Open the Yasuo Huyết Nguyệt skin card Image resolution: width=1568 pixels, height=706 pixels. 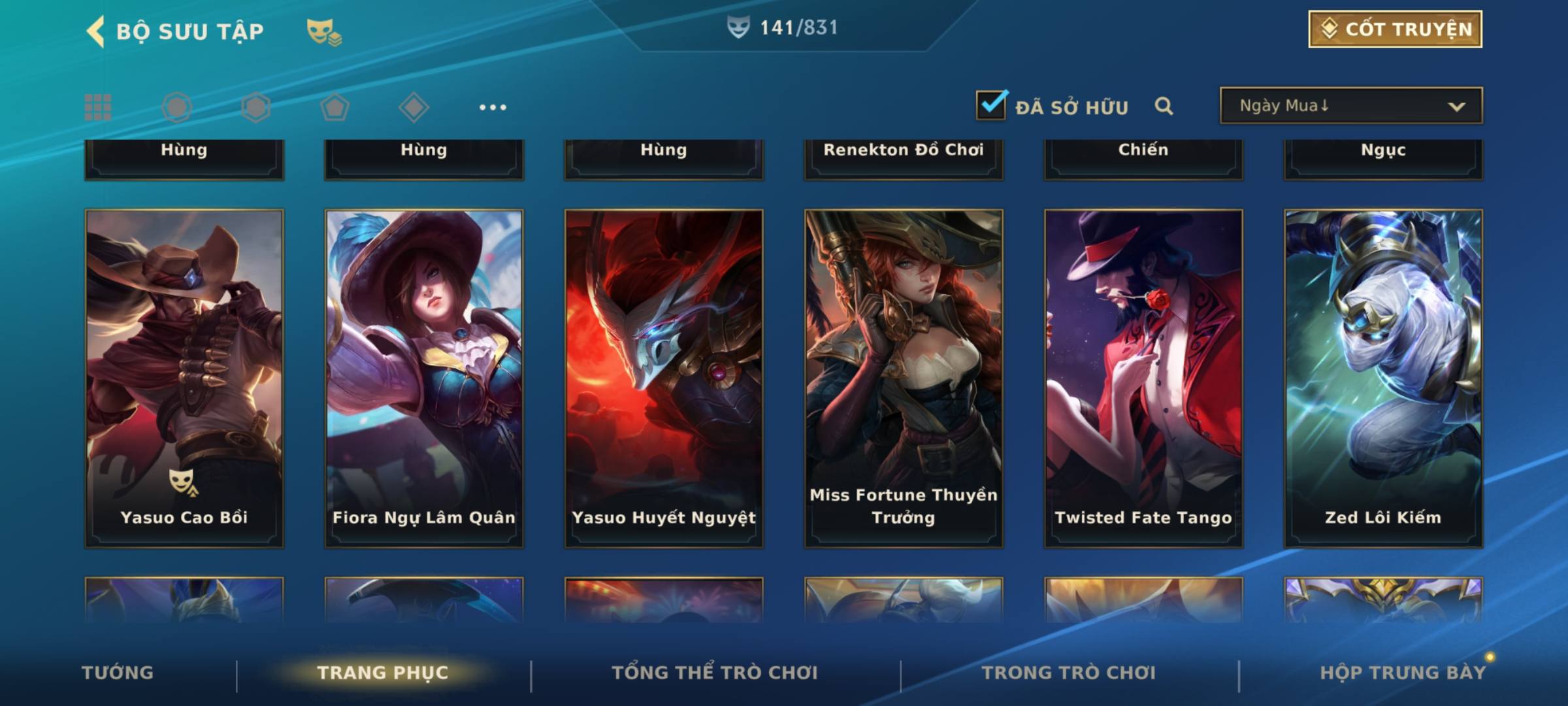click(664, 378)
